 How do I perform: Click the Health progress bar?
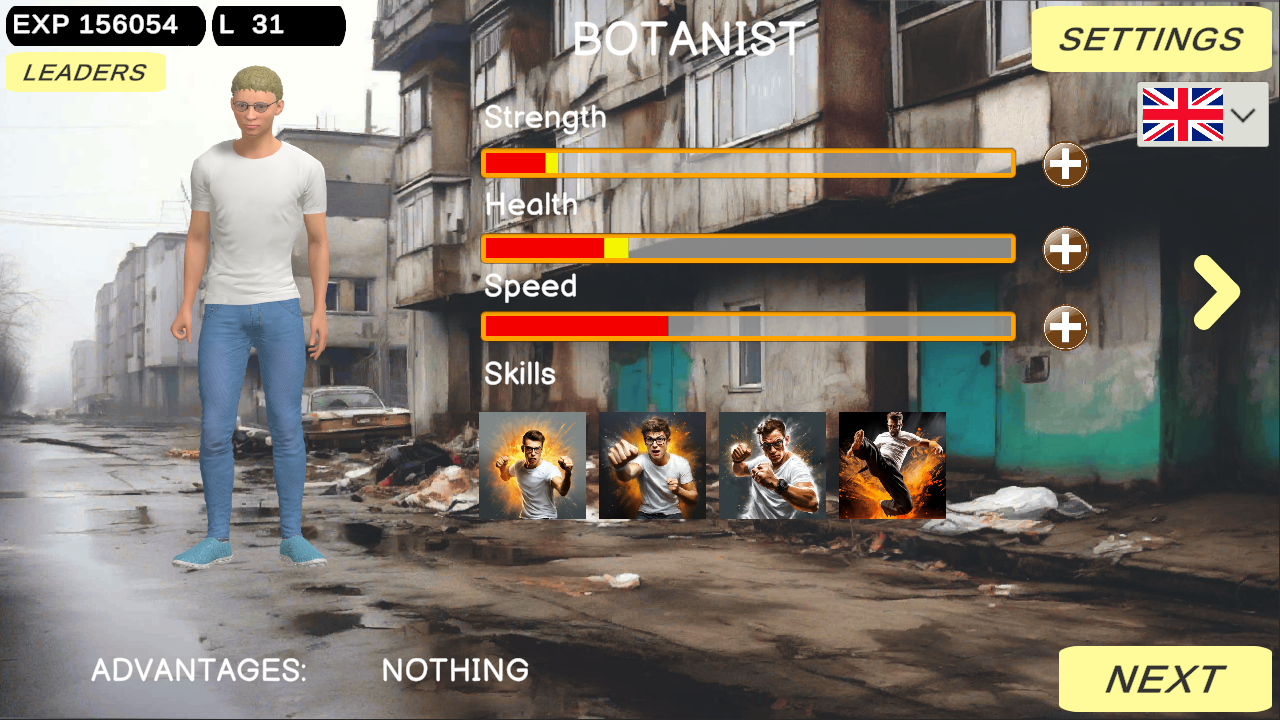point(748,248)
